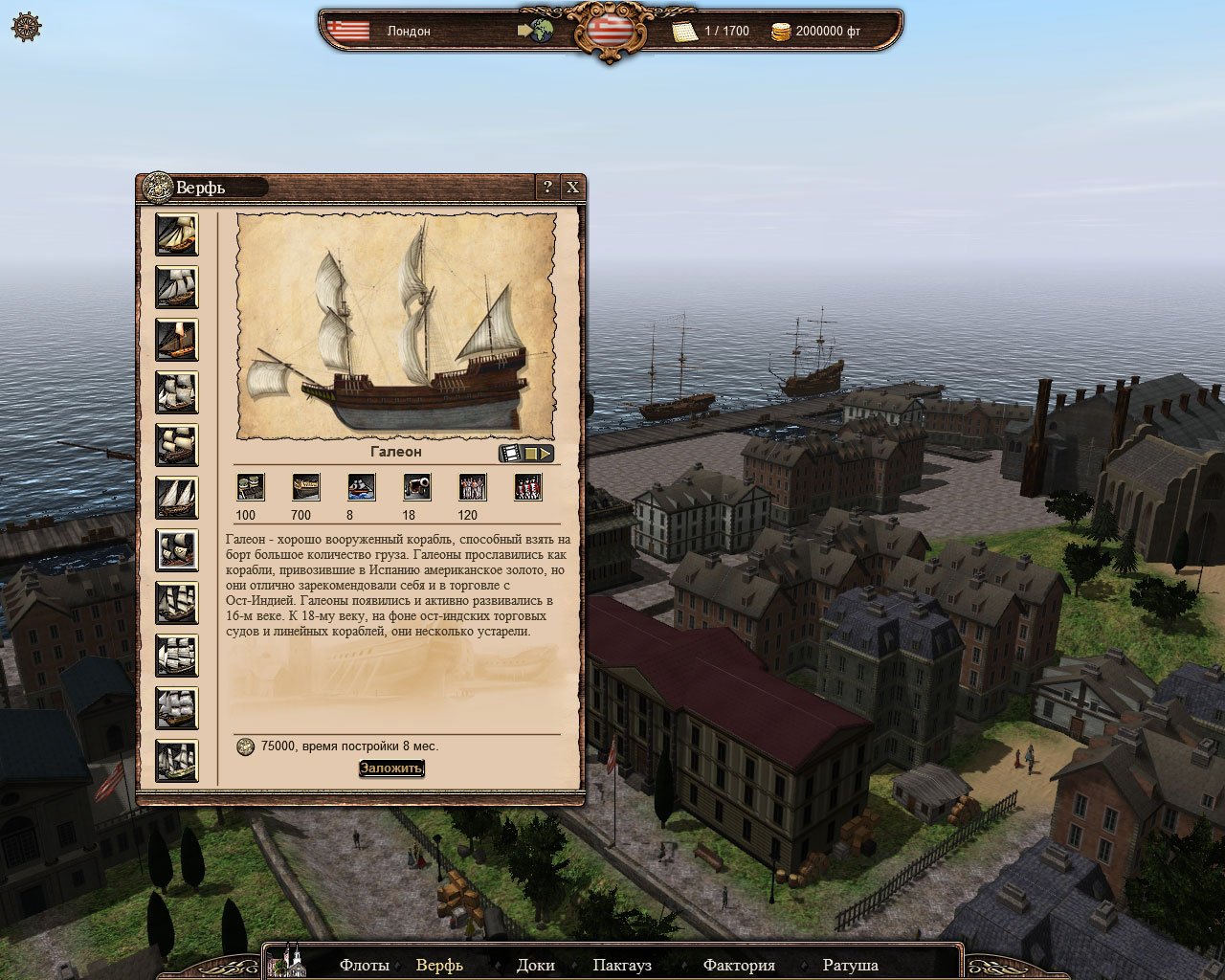Open the ship's wheel main menu icon
This screenshot has width=1225, height=980.
tap(26, 27)
